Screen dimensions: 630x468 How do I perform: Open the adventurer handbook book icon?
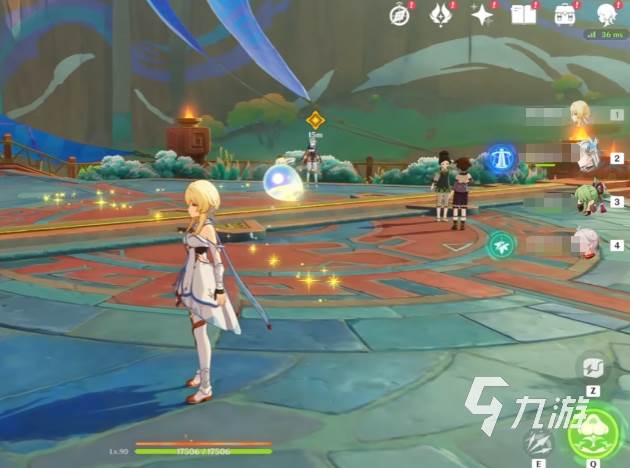point(523,15)
